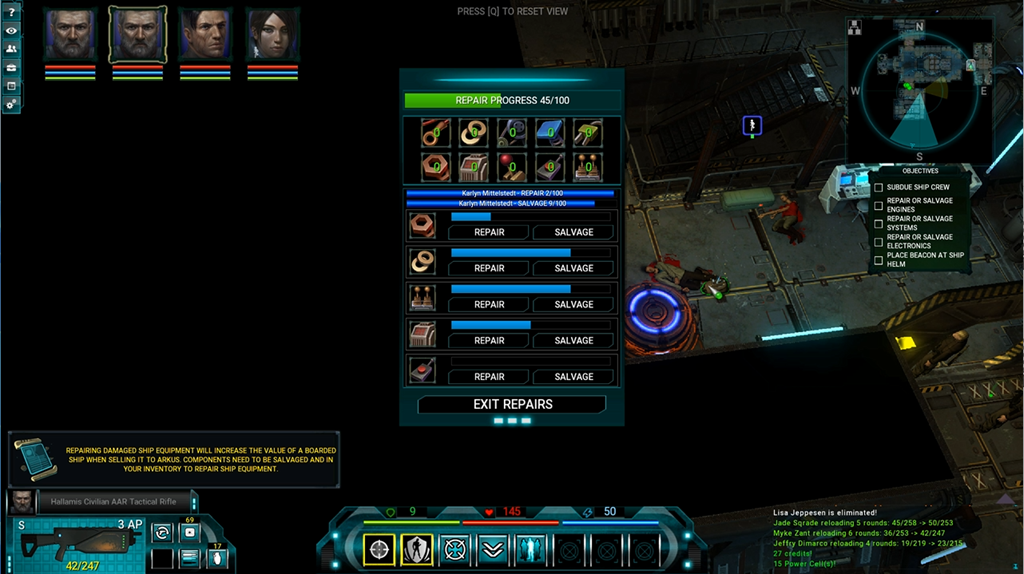Repair the hex nut component
The image size is (1024, 574).
tap(489, 232)
